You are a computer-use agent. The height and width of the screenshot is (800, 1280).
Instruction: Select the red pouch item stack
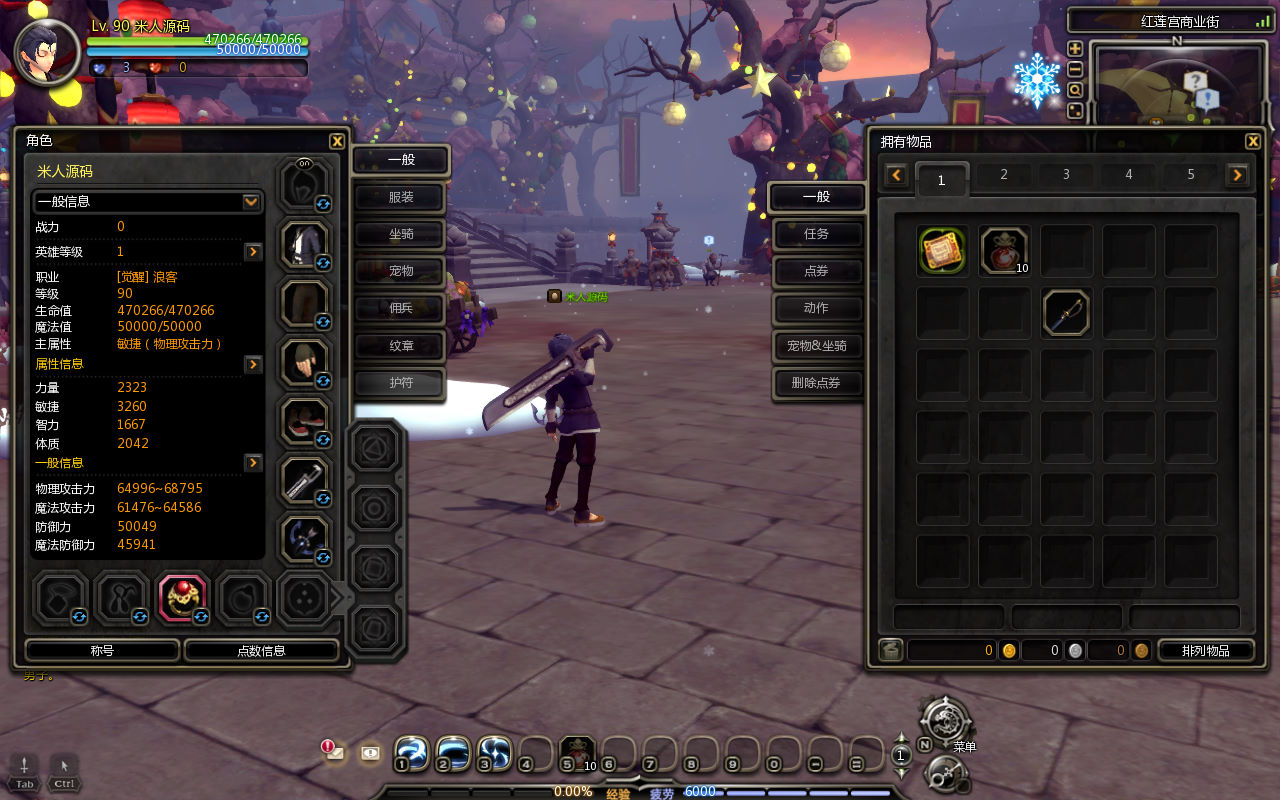(1004, 251)
